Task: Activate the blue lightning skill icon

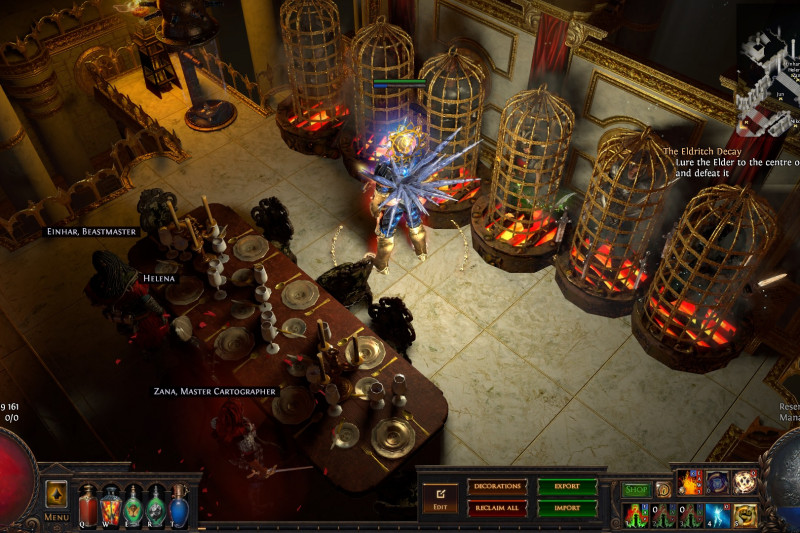Action: (717, 515)
